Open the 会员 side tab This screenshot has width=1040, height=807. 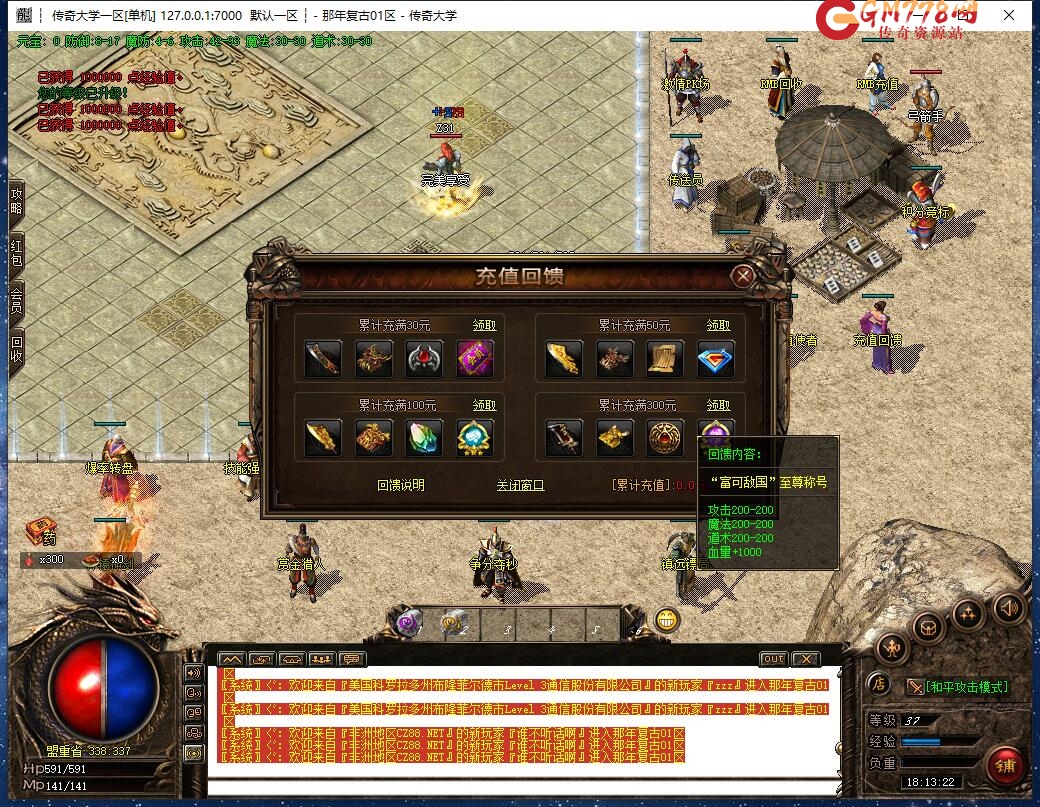[16, 300]
